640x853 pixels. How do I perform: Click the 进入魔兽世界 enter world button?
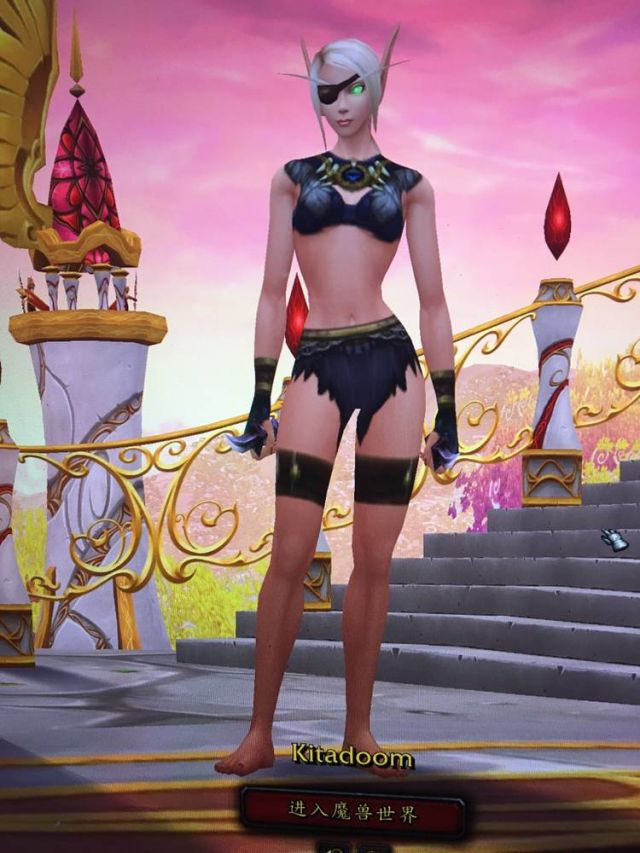tap(352, 812)
